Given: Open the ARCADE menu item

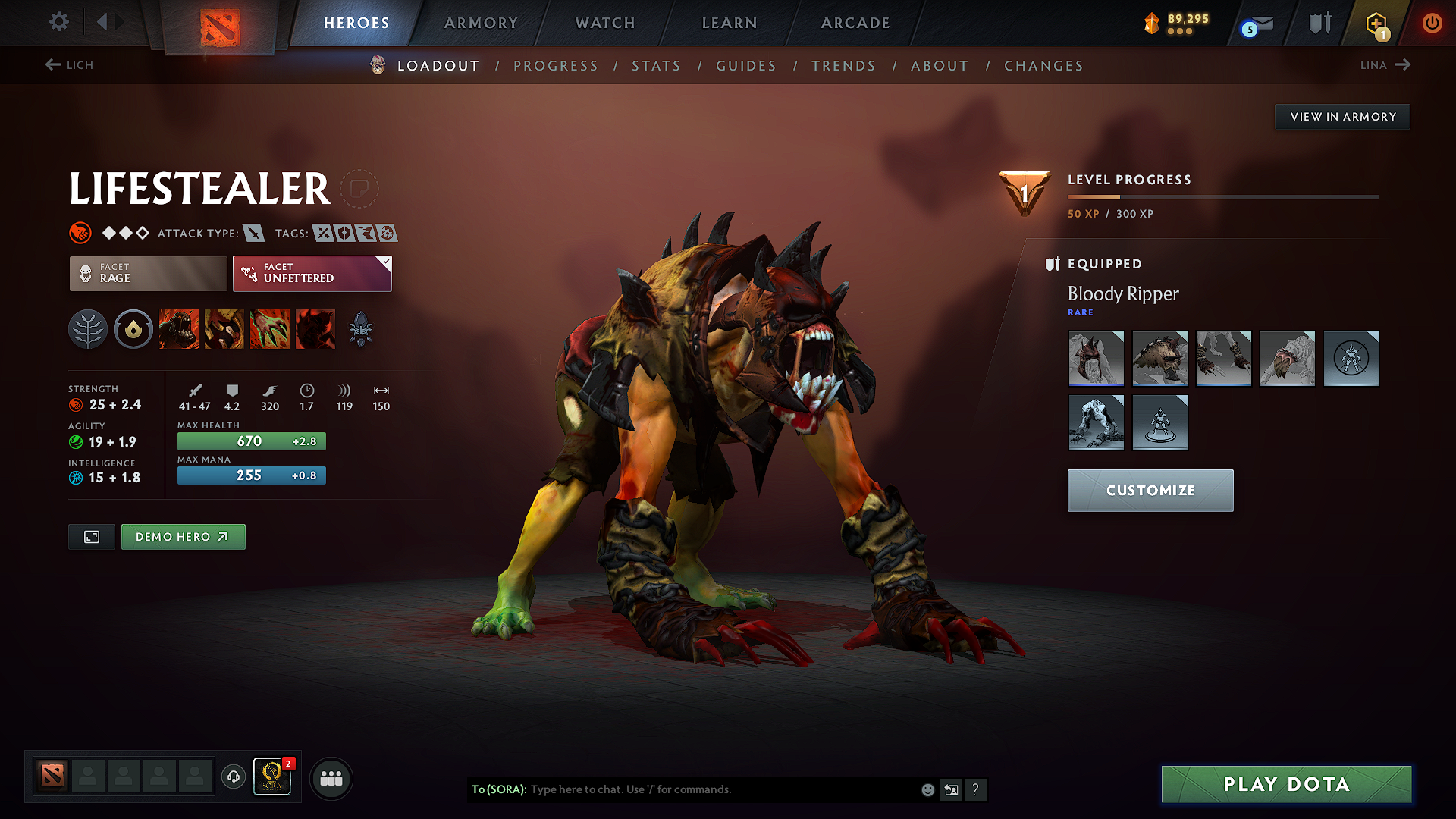Looking at the screenshot, I should (855, 24).
